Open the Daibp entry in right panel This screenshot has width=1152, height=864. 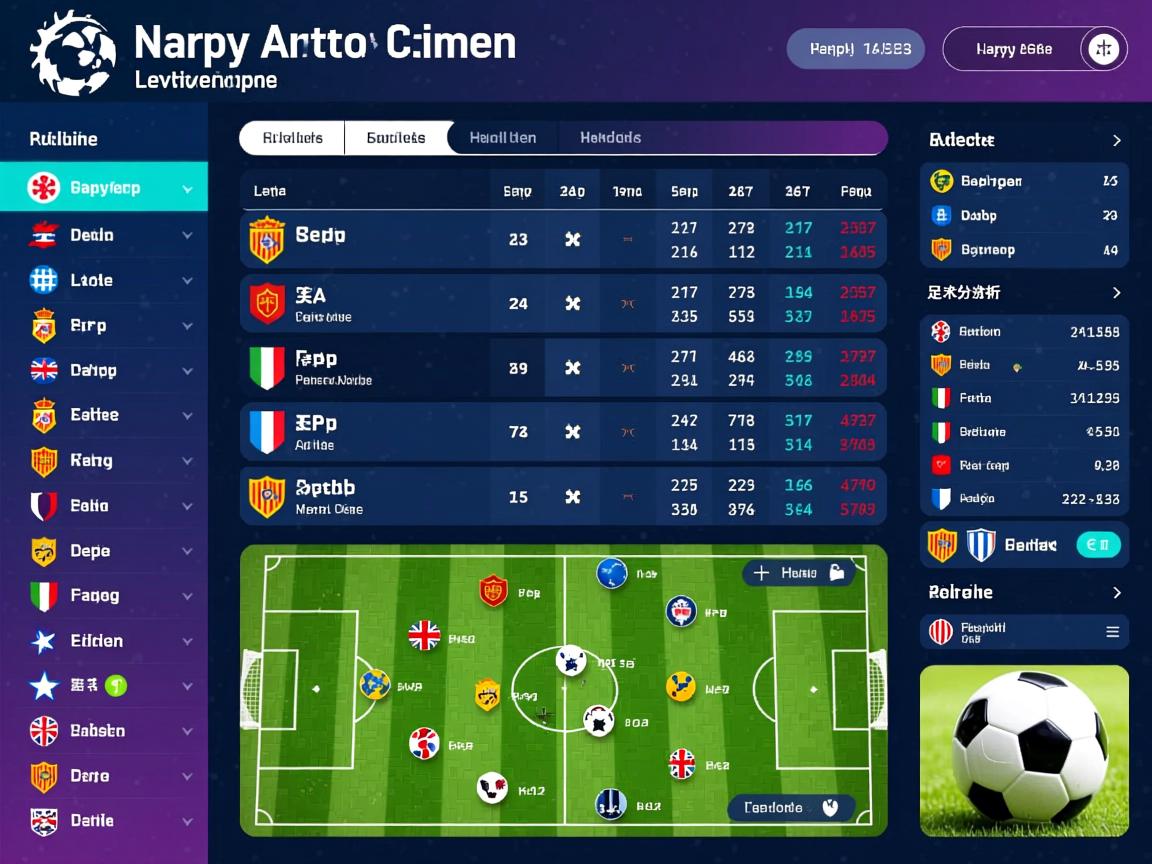pyautogui.click(x=1023, y=215)
